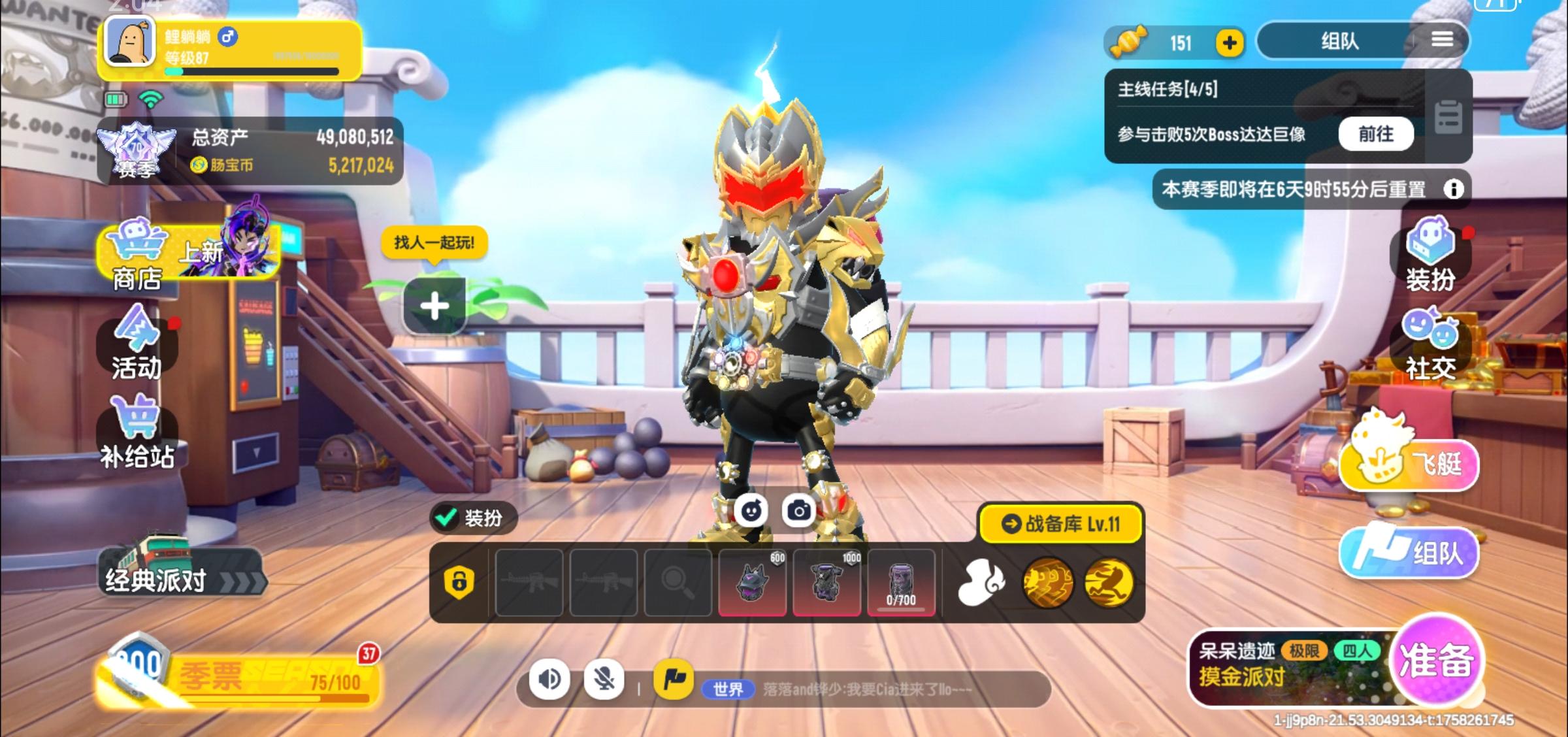Open the 补给站 supply station
Image resolution: width=1568 pixels, height=737 pixels.
(x=136, y=431)
